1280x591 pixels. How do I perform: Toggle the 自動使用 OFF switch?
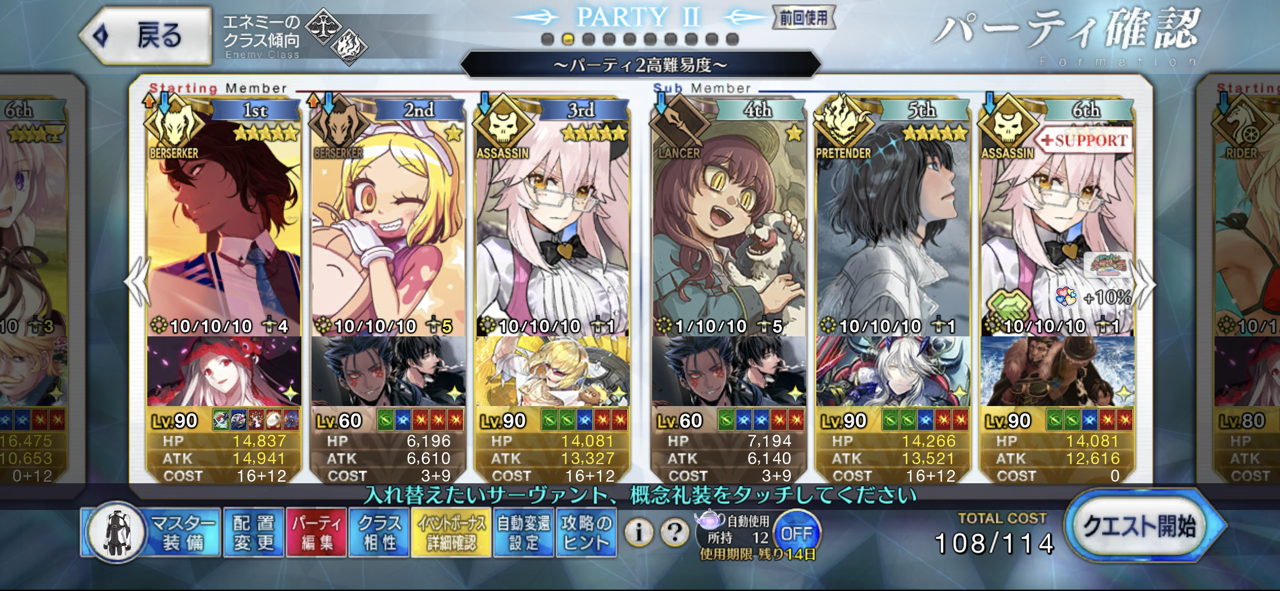click(795, 530)
